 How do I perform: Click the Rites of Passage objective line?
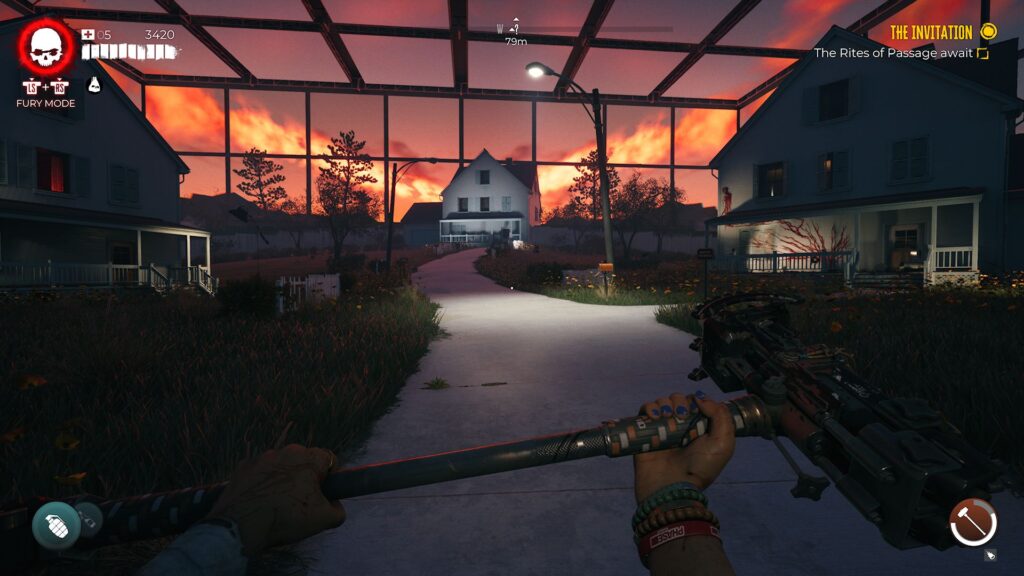click(893, 53)
